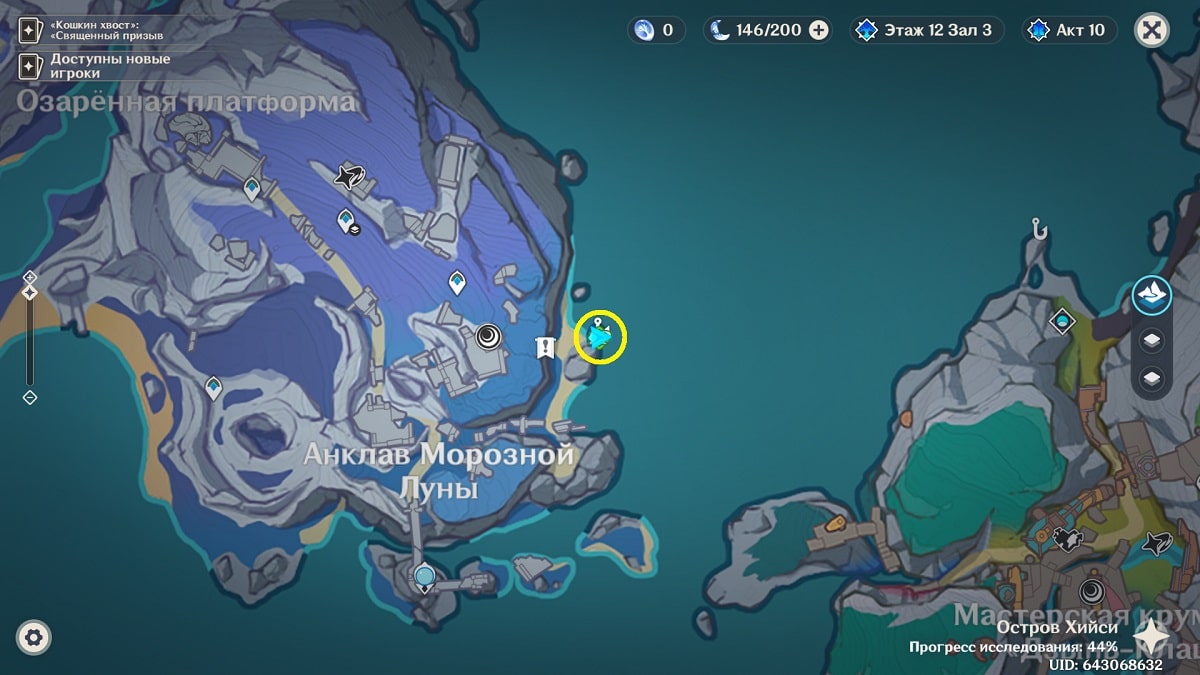The image size is (1200, 675).
Task: Open Spiral Abyss Этаж 12 Зал 3 info
Action: tap(925, 30)
